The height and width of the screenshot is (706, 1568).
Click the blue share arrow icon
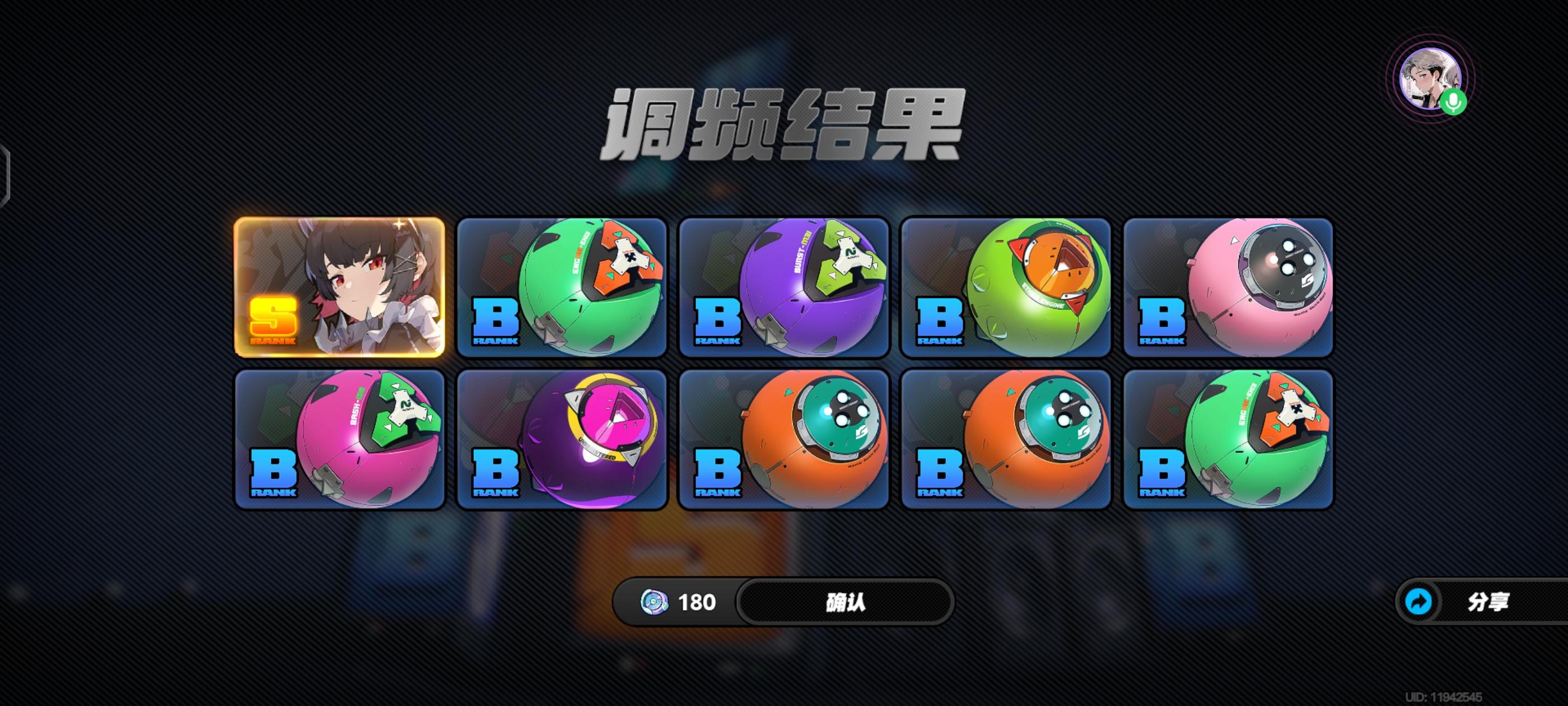[1420, 602]
